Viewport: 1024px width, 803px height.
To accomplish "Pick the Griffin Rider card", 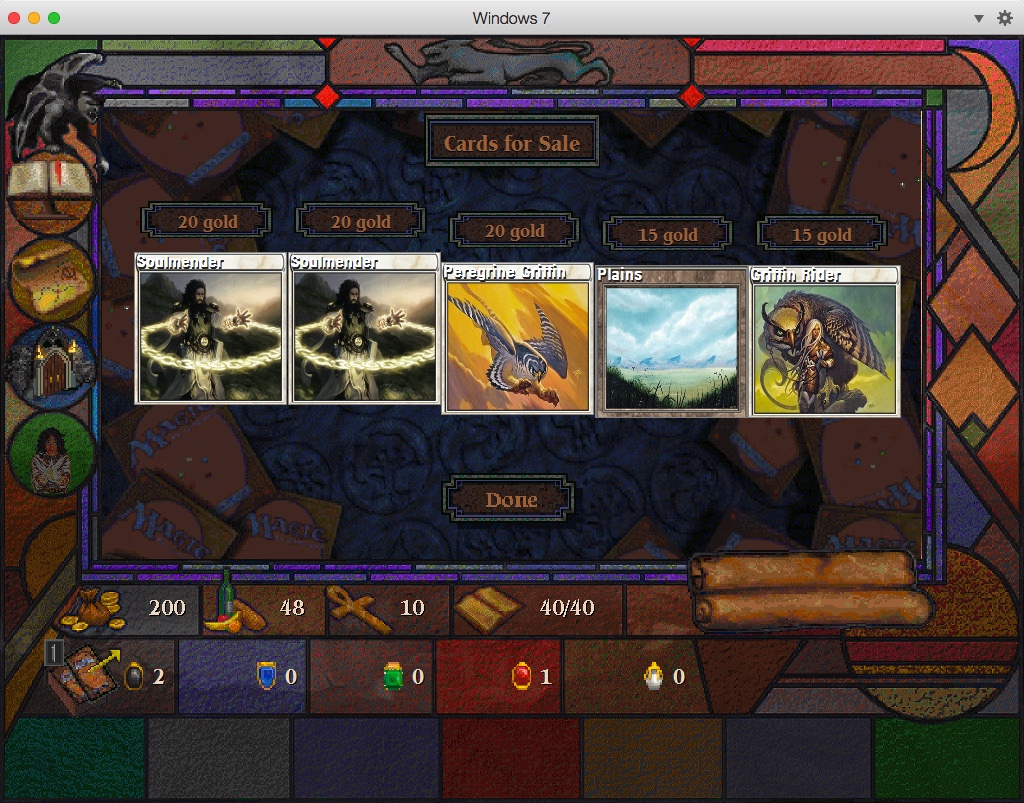I will pos(825,340).
